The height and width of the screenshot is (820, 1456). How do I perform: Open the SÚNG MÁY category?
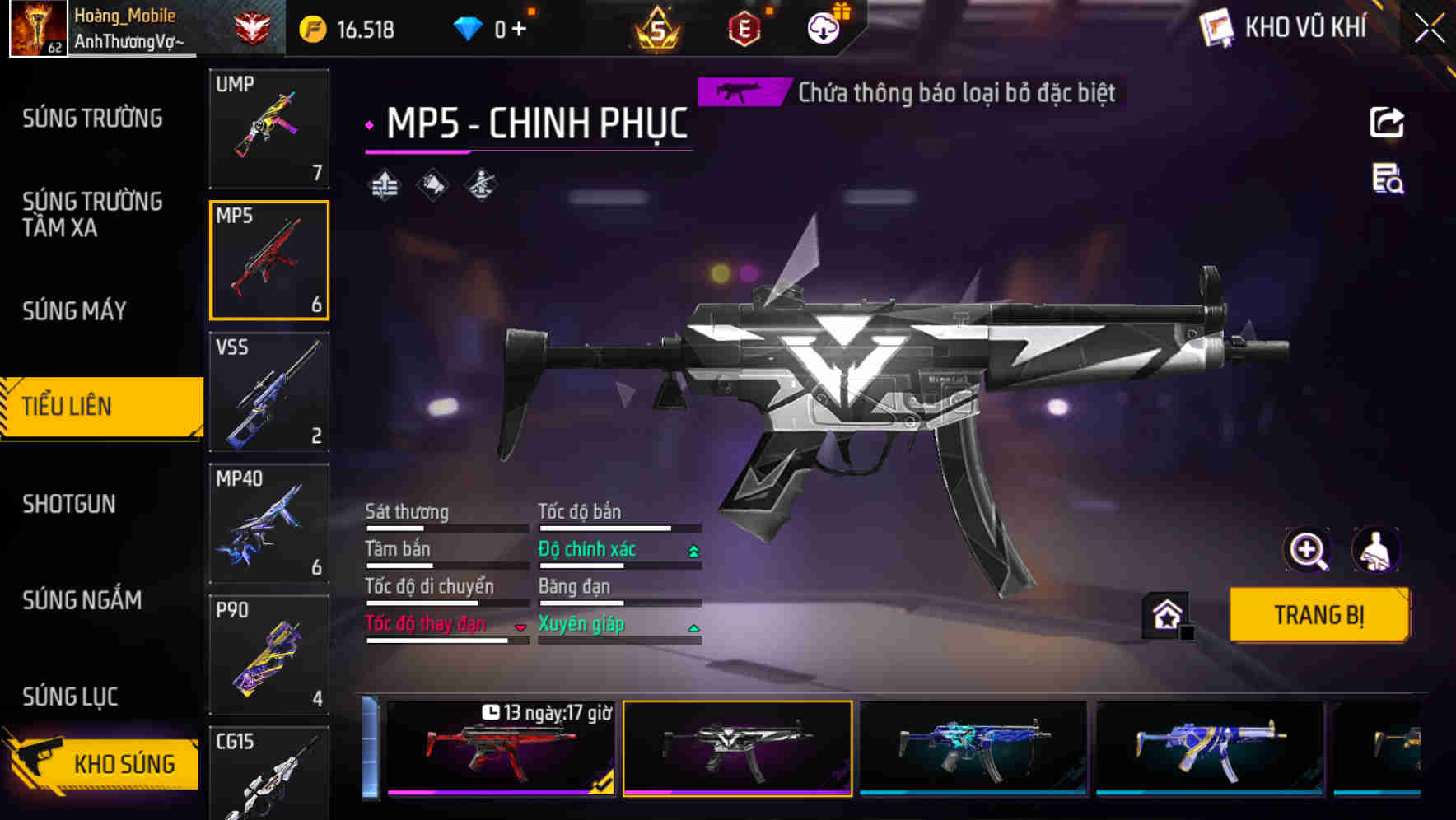[x=75, y=310]
